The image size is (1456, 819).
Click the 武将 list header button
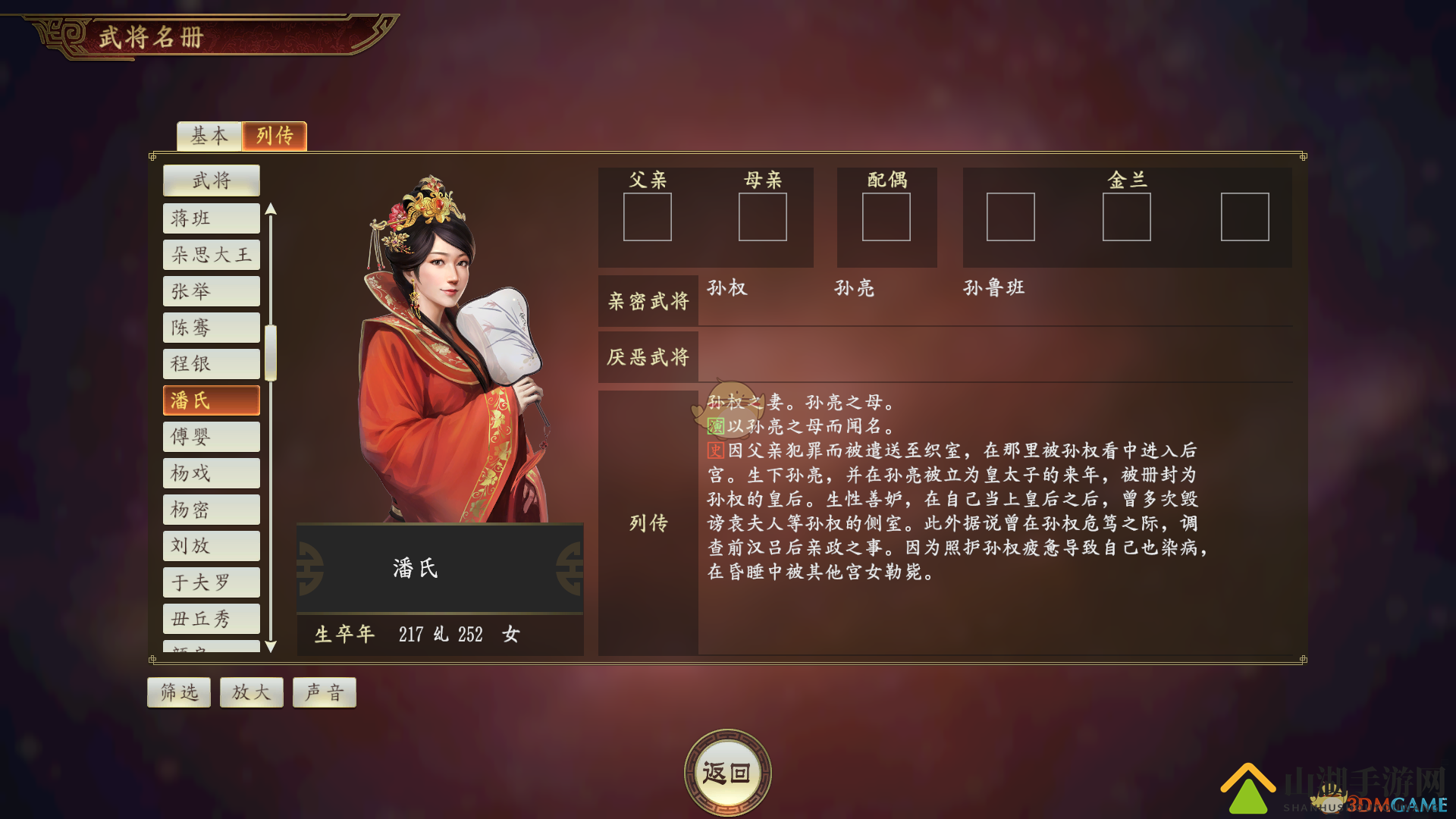[212, 180]
